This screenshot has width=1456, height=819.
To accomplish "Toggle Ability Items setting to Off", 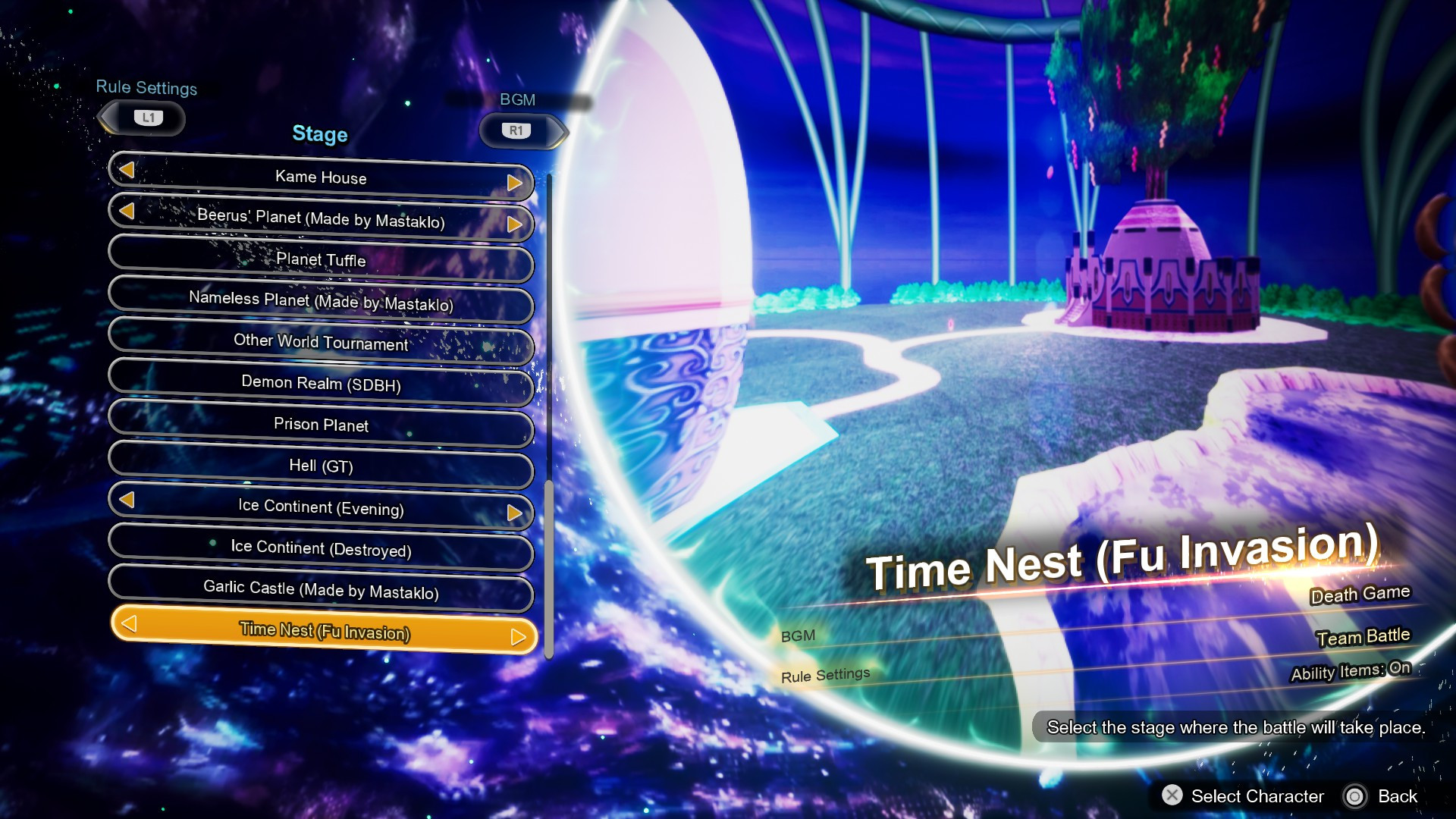I will 1351,670.
